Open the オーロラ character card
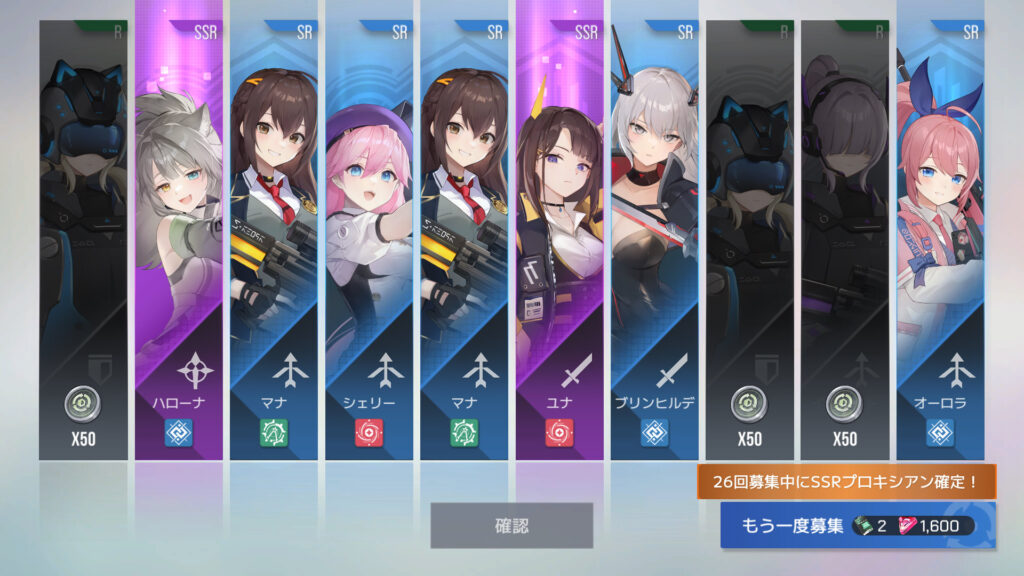This screenshot has height=576, width=1024. (x=940, y=240)
